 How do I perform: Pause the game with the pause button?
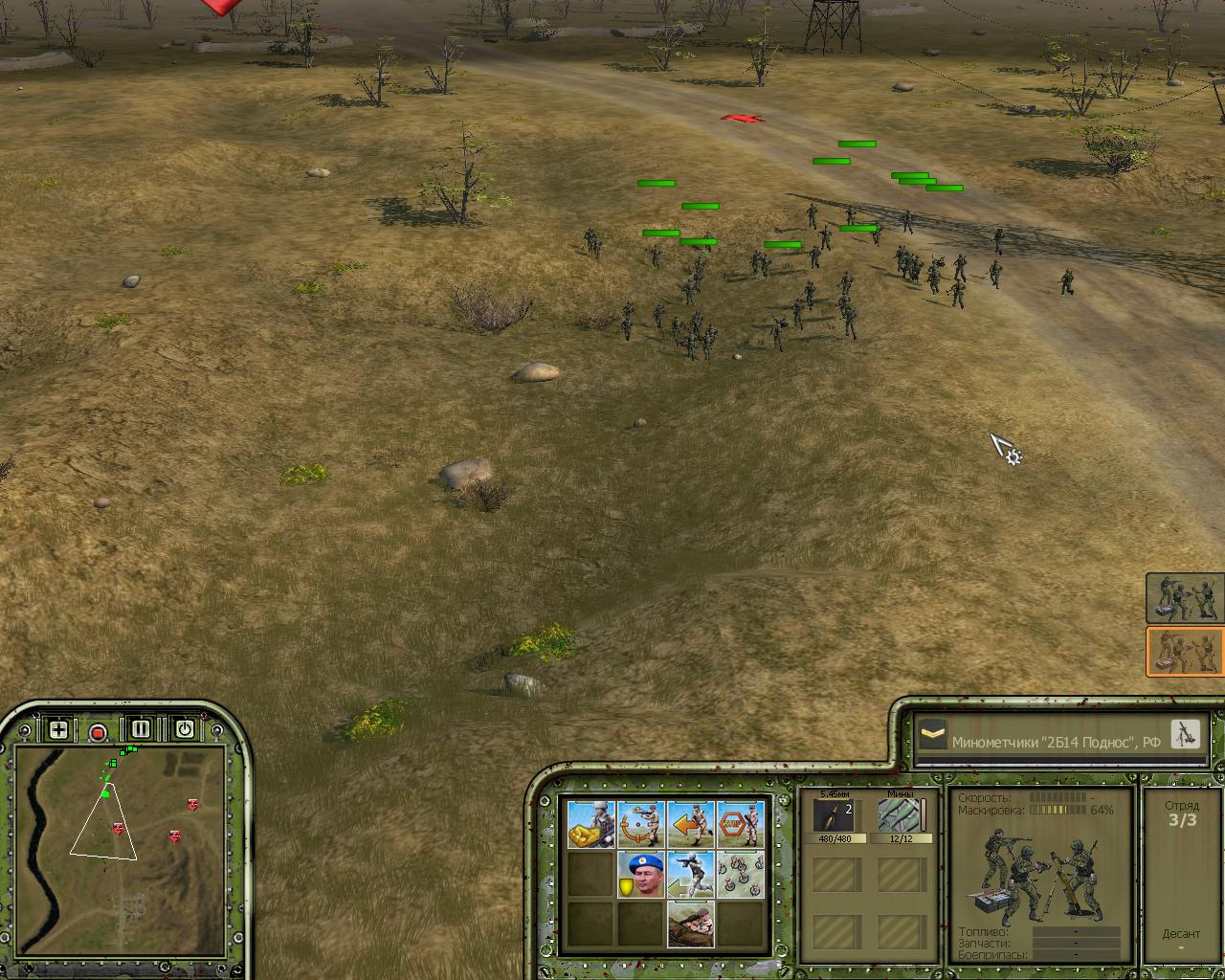click(x=141, y=730)
